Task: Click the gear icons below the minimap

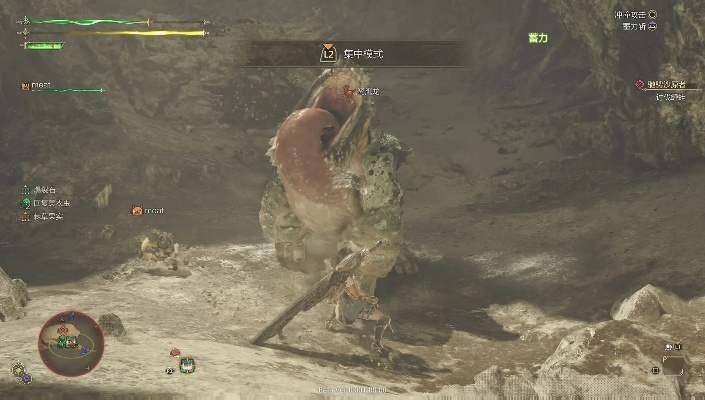Action: [x=21, y=372]
